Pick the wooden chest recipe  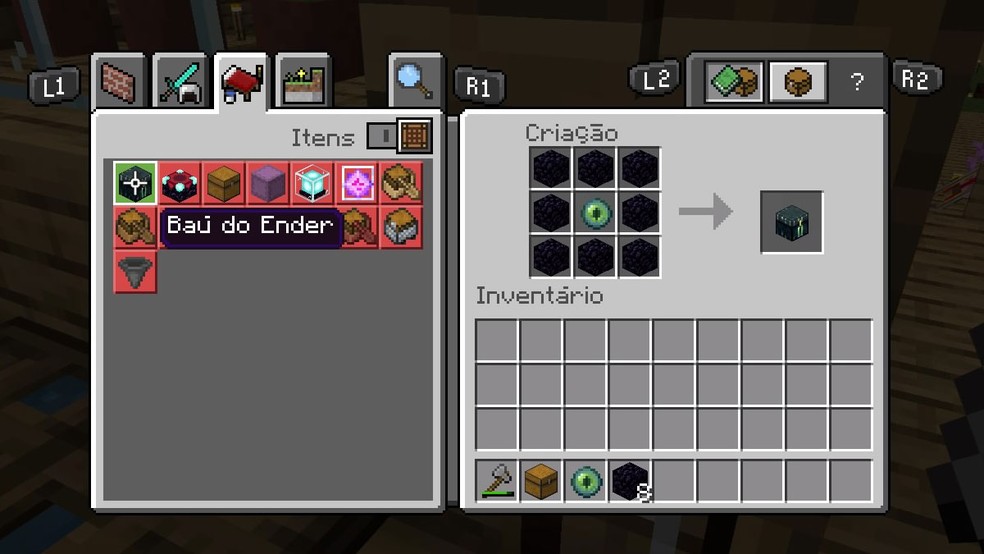tap(223, 183)
